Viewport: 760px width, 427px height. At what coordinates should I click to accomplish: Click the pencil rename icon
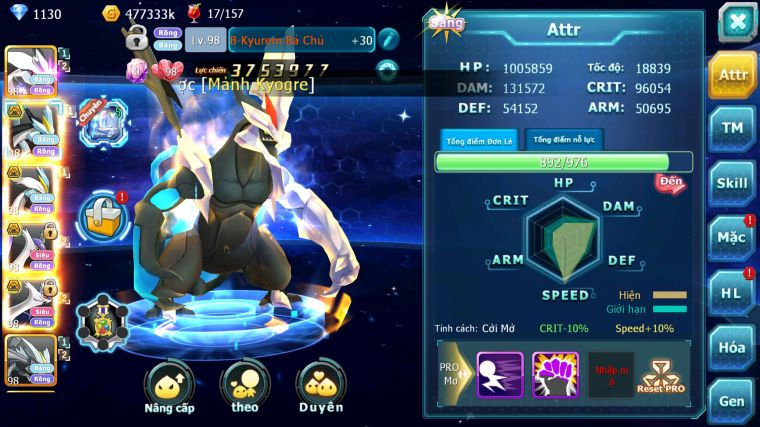(388, 39)
